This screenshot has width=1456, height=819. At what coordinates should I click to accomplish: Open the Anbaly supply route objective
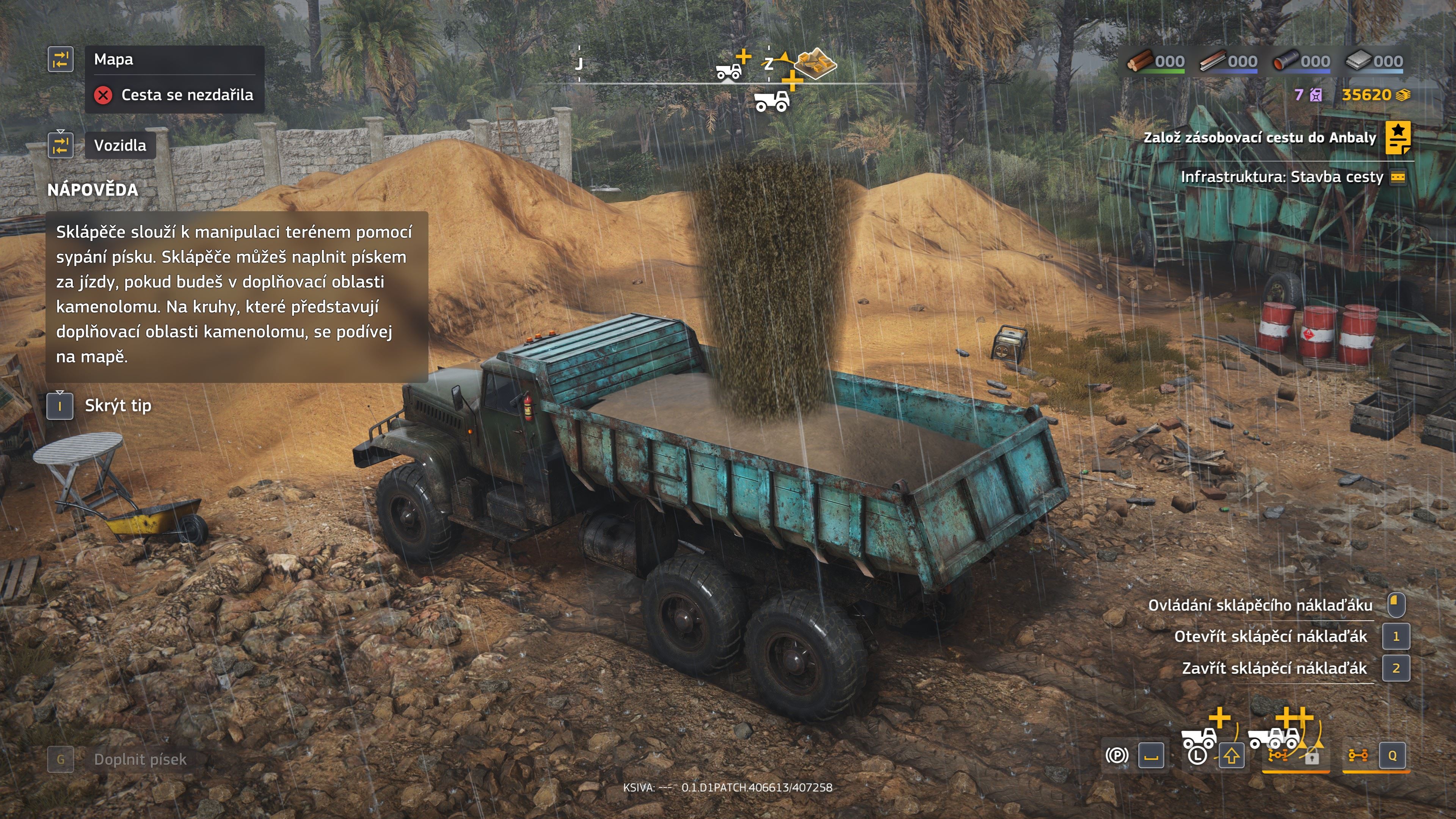pos(1259,138)
